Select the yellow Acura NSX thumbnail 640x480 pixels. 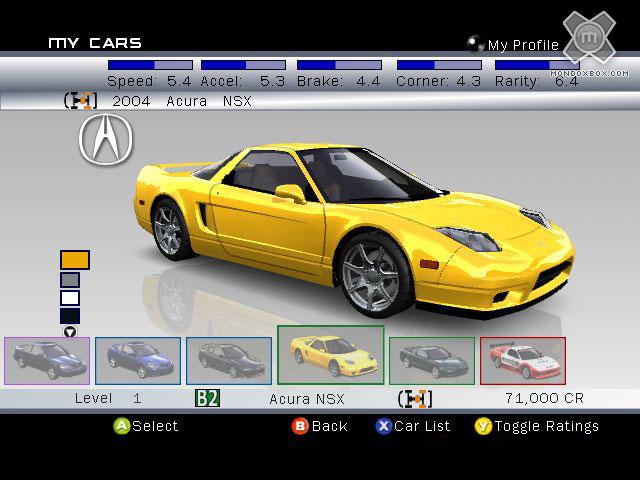[x=330, y=355]
